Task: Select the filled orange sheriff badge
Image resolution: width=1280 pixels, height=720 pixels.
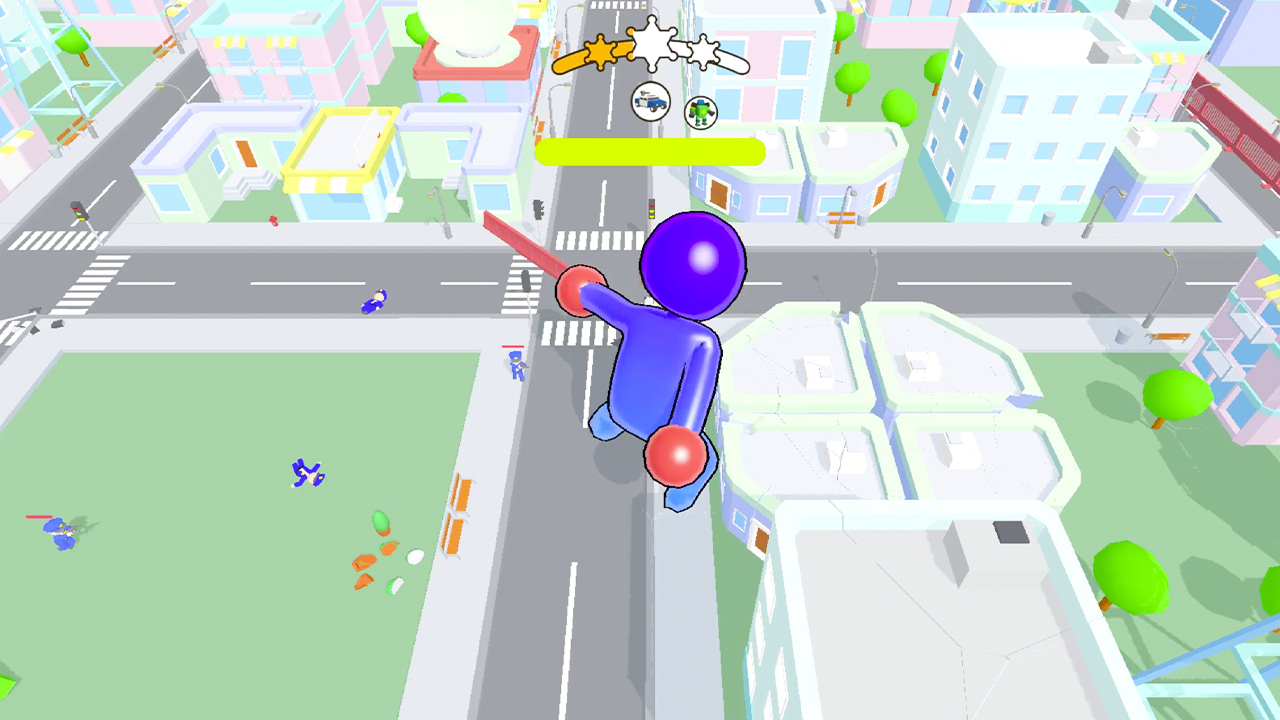Action: pos(600,52)
